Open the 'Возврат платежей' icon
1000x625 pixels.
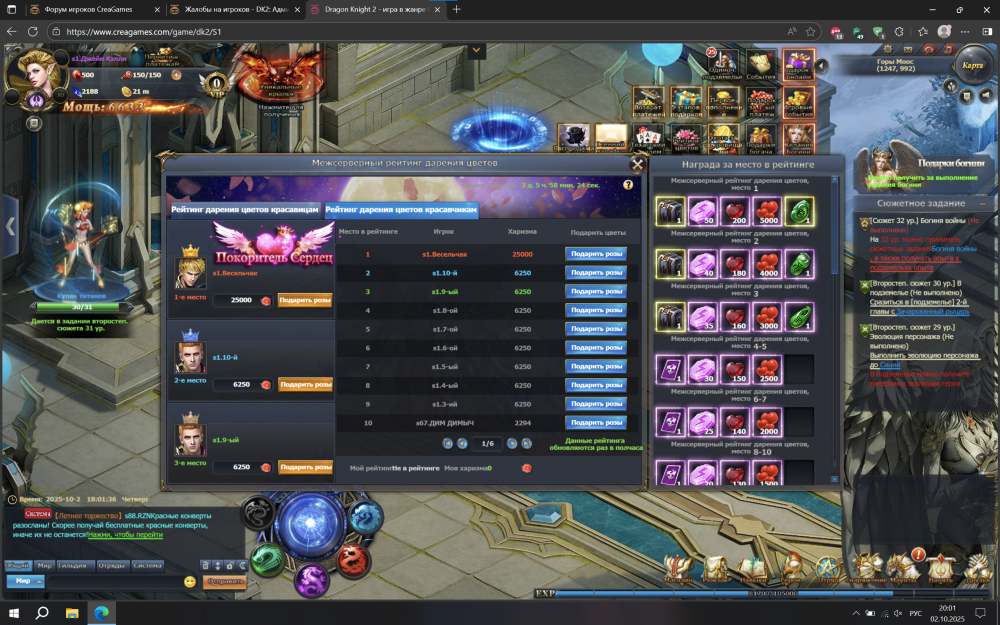click(648, 101)
